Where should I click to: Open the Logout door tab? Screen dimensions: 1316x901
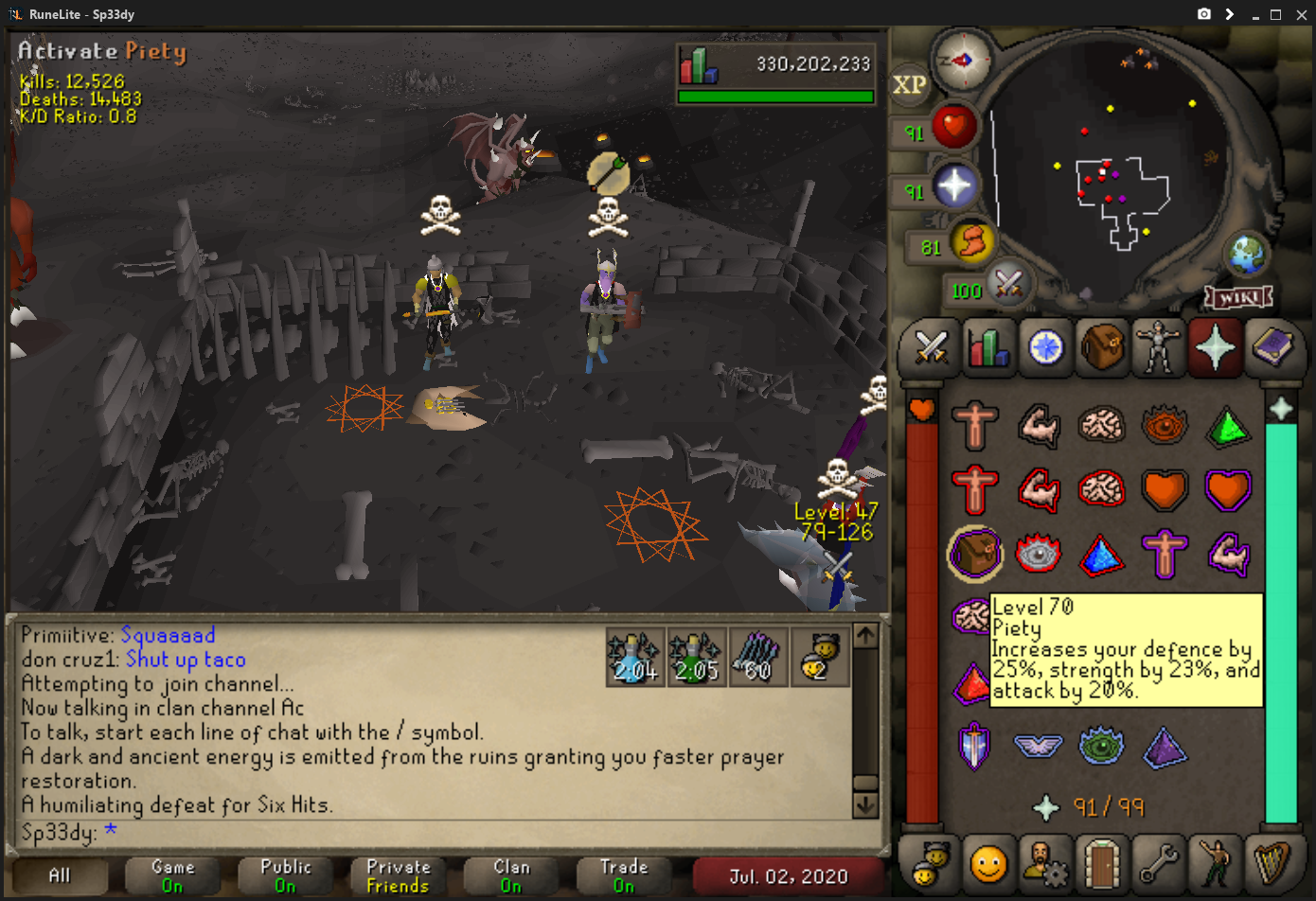point(1102,863)
